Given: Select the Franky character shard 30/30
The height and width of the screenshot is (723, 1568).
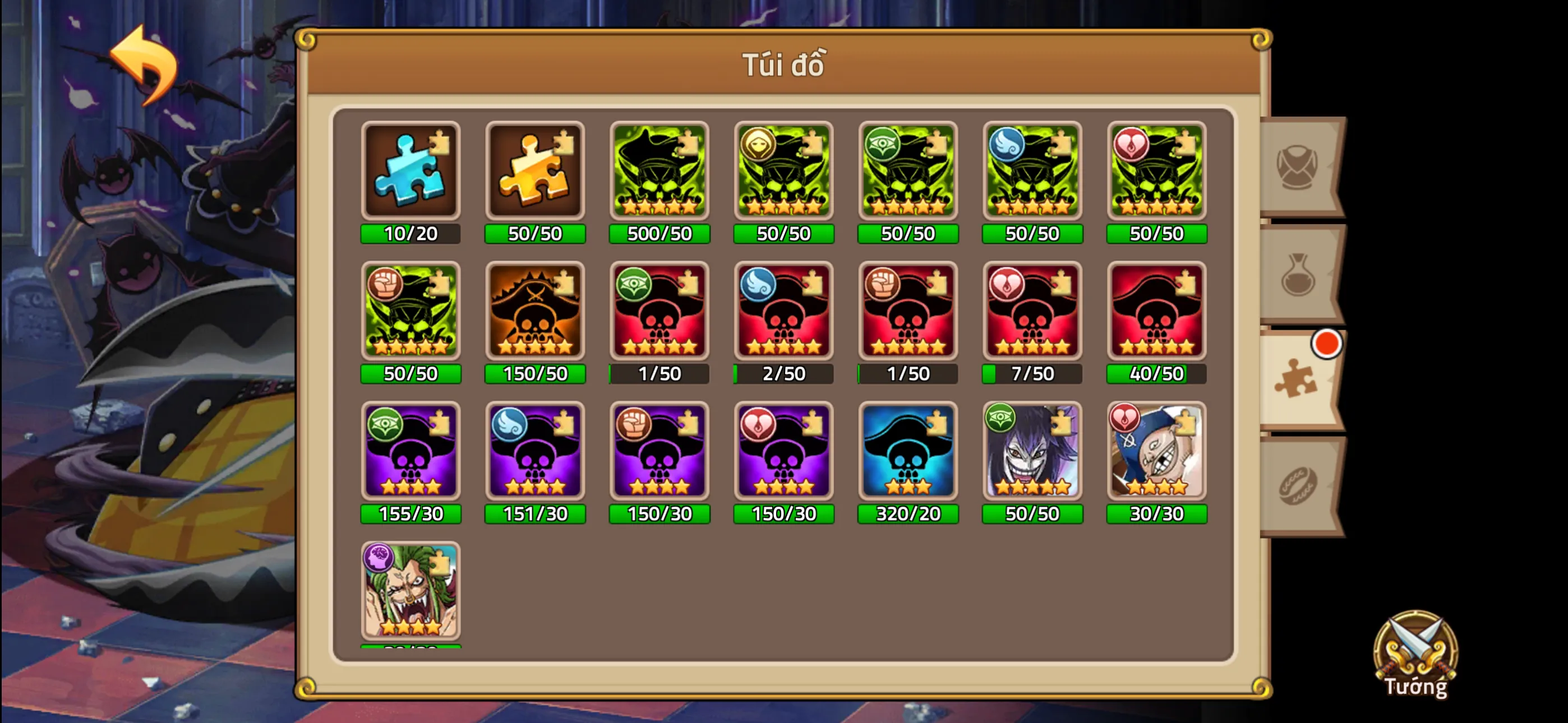Looking at the screenshot, I should 1156,452.
